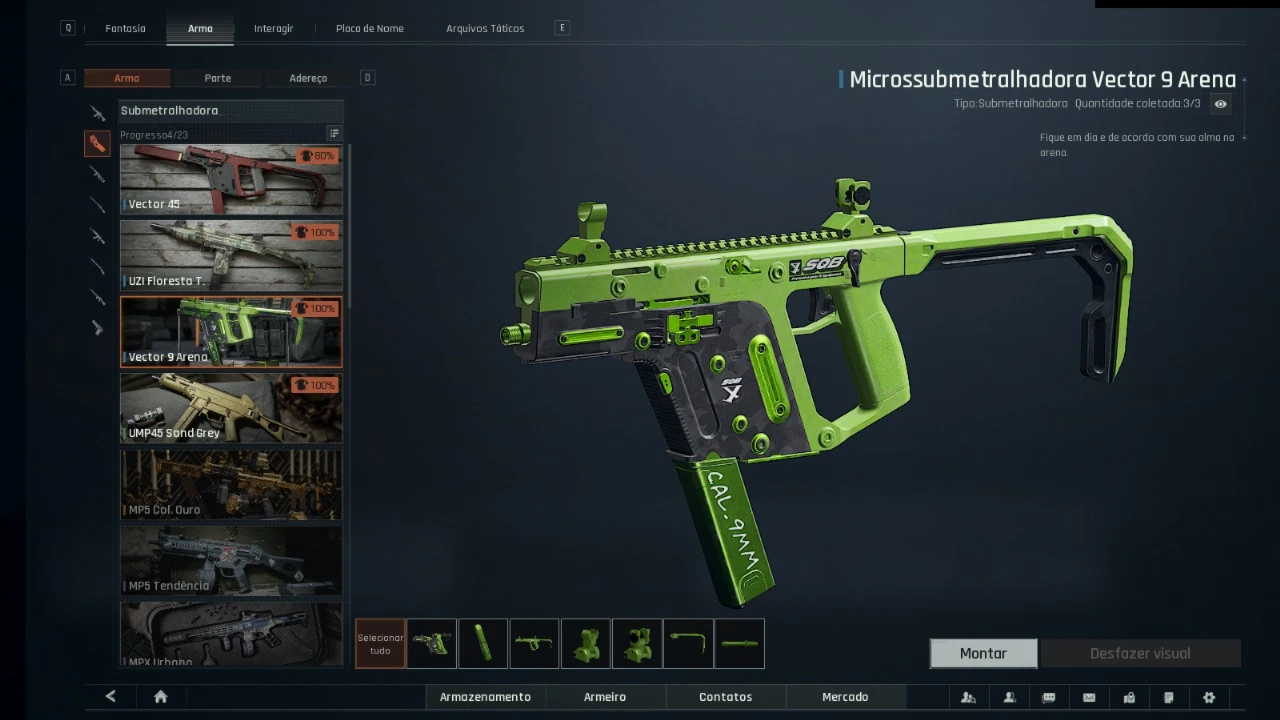
Task: Choose the UMP45 Sand Grey skin
Action: [231, 408]
